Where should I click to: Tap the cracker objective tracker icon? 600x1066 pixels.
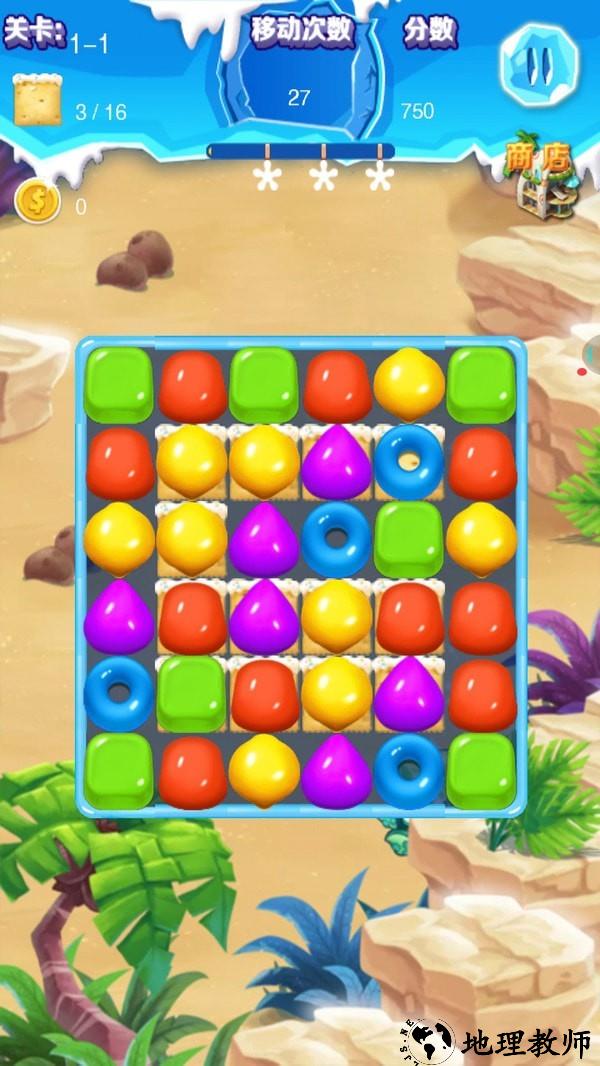click(37, 101)
